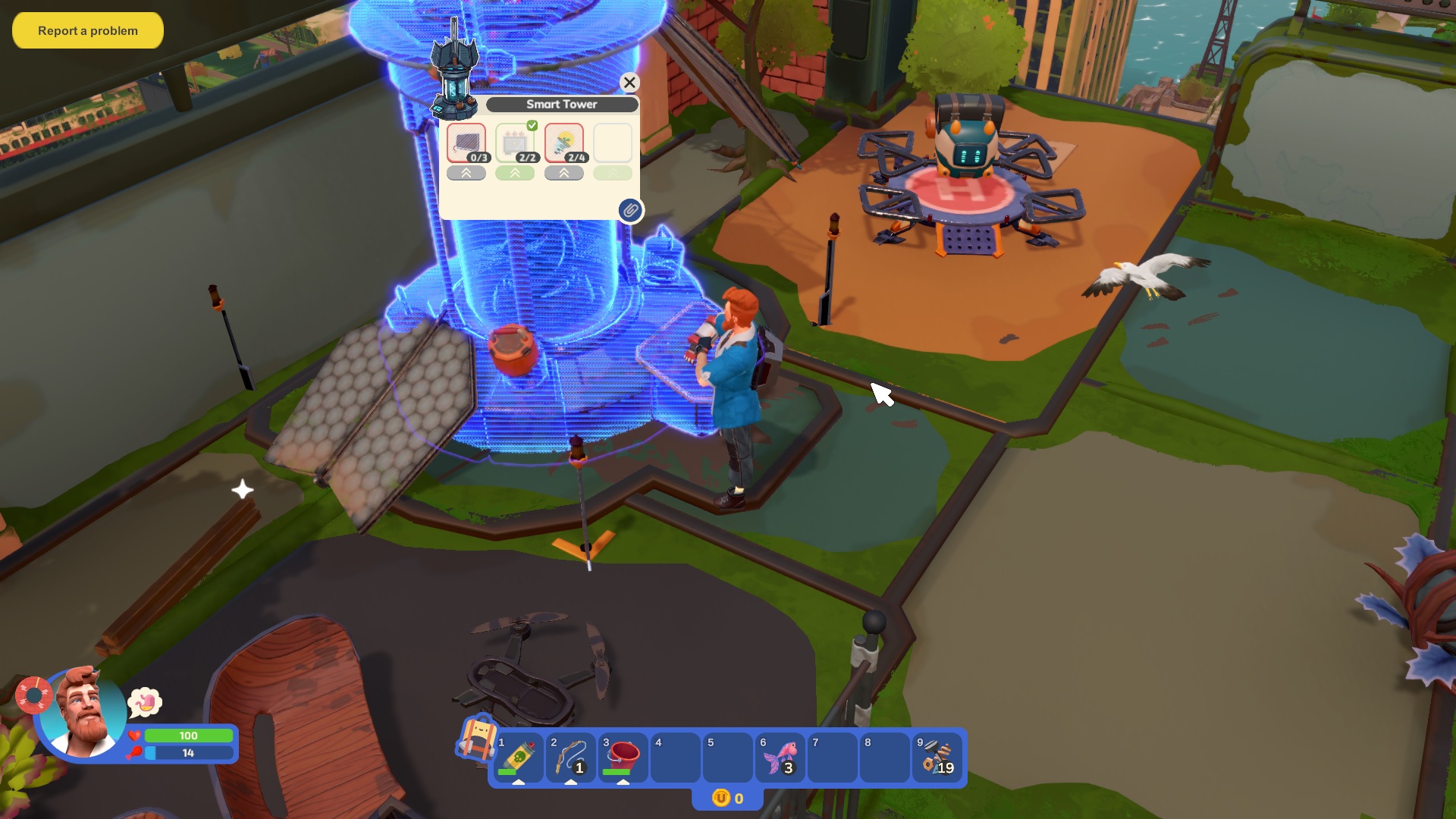Select the fishing rod in slot 2

pyautogui.click(x=571, y=758)
